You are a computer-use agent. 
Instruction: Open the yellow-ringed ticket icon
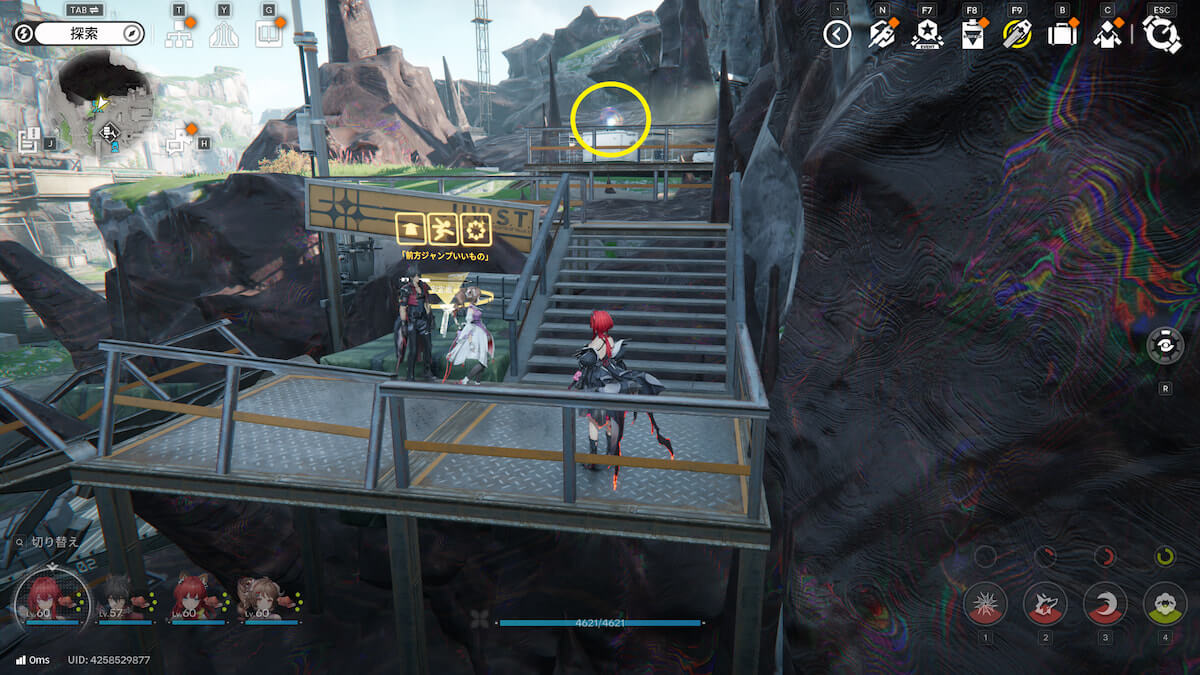[x=1017, y=35]
